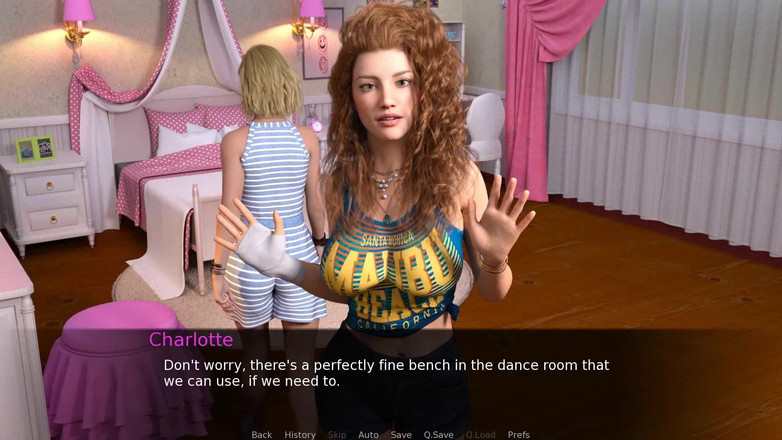This screenshot has width=782, height=440.
Task: Click the Skip quick menu button
Action: coord(337,435)
